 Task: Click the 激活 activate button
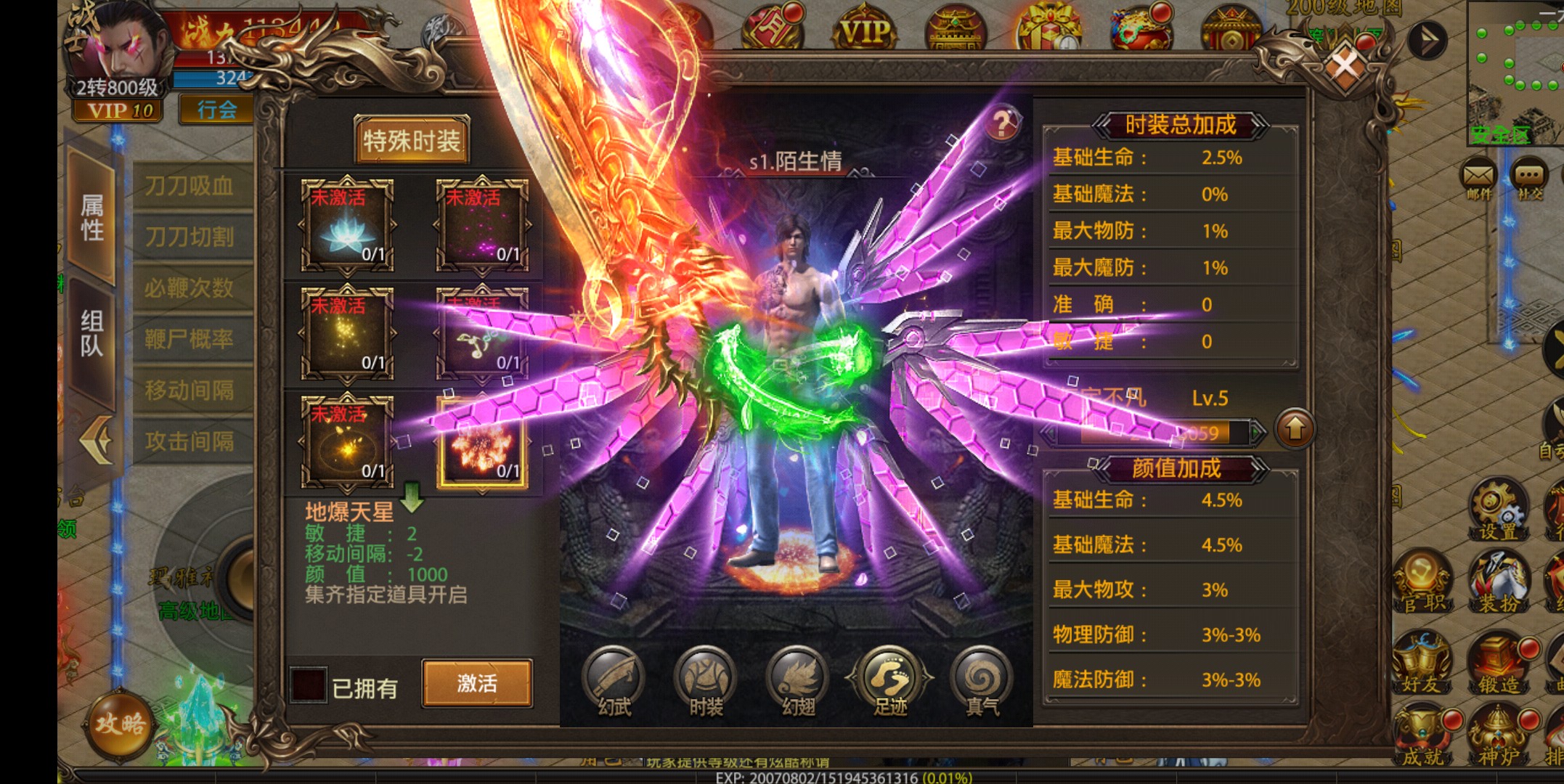(477, 683)
